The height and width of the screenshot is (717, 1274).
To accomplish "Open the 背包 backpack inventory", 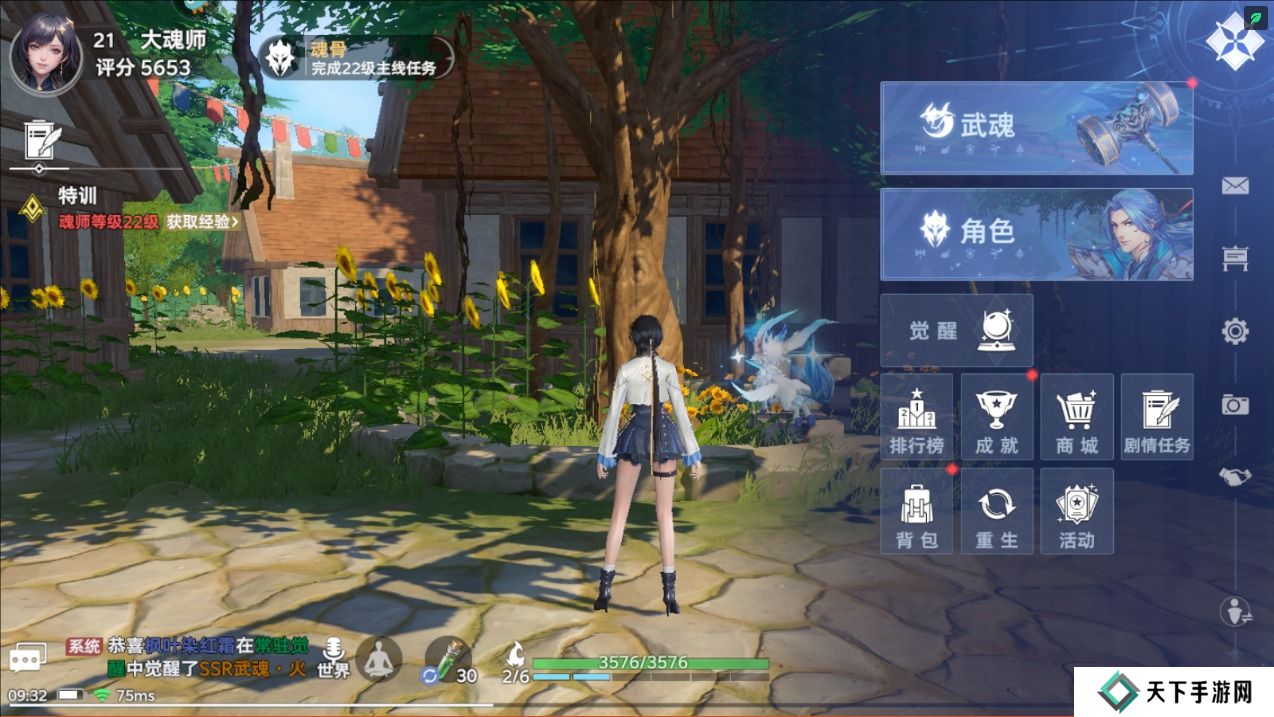I will coord(917,511).
